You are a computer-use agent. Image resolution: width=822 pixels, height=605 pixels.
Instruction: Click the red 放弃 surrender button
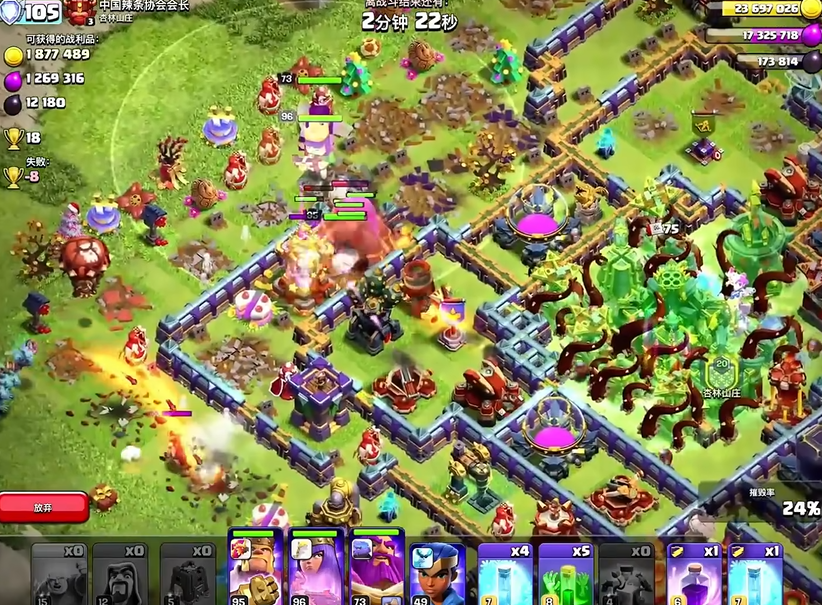coord(44,507)
